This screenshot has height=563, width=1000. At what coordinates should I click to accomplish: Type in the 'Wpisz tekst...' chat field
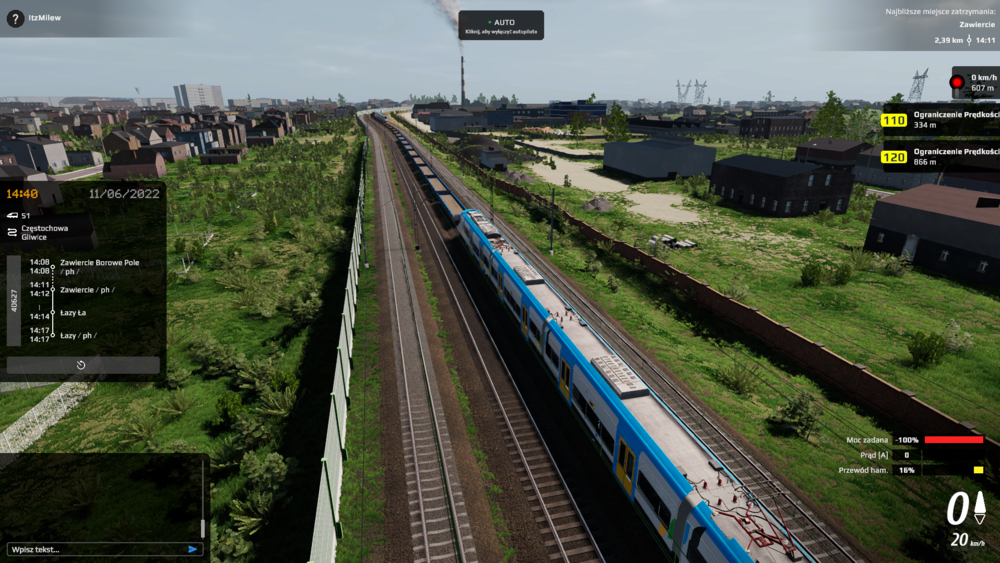click(x=95, y=549)
